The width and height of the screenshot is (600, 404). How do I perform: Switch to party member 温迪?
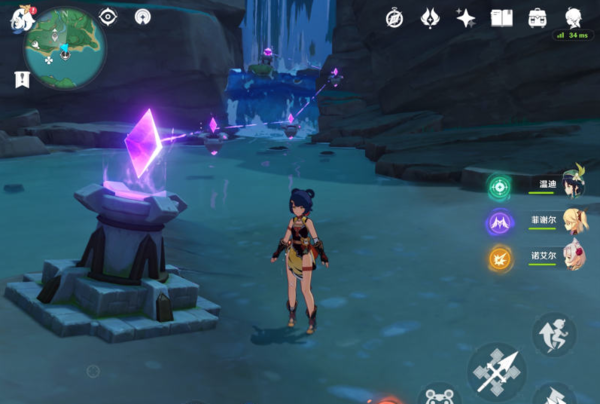(x=572, y=185)
